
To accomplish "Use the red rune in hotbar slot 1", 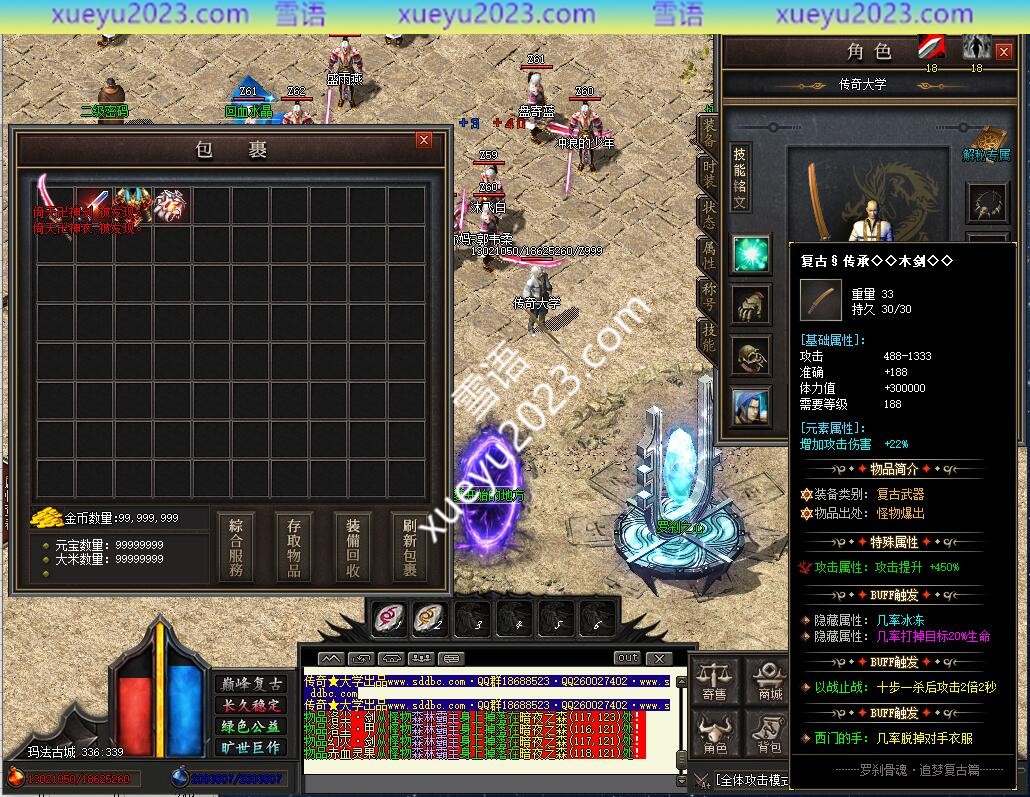I will pyautogui.click(x=389, y=619).
